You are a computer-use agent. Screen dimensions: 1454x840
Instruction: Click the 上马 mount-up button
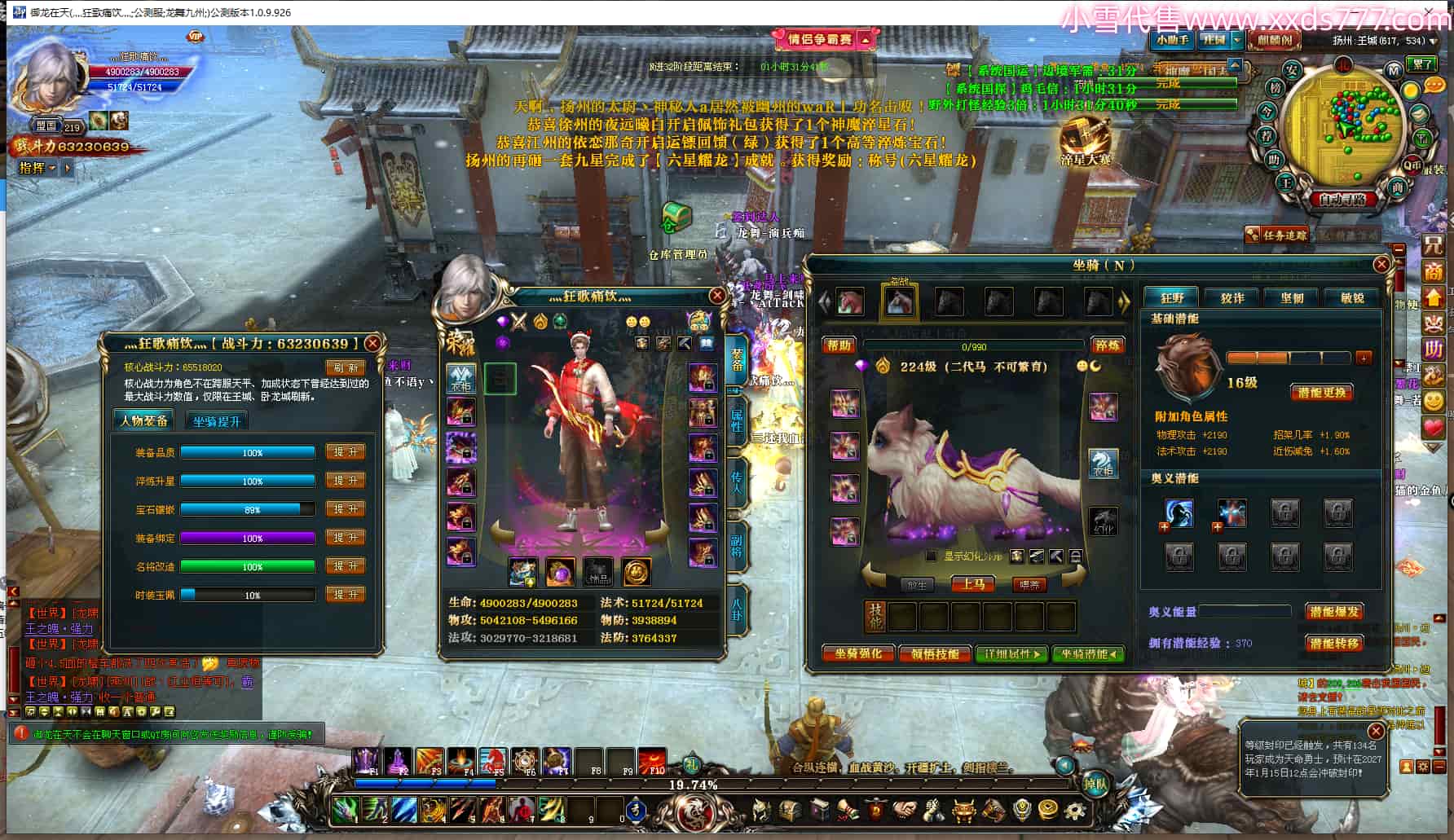pyautogui.click(x=973, y=584)
